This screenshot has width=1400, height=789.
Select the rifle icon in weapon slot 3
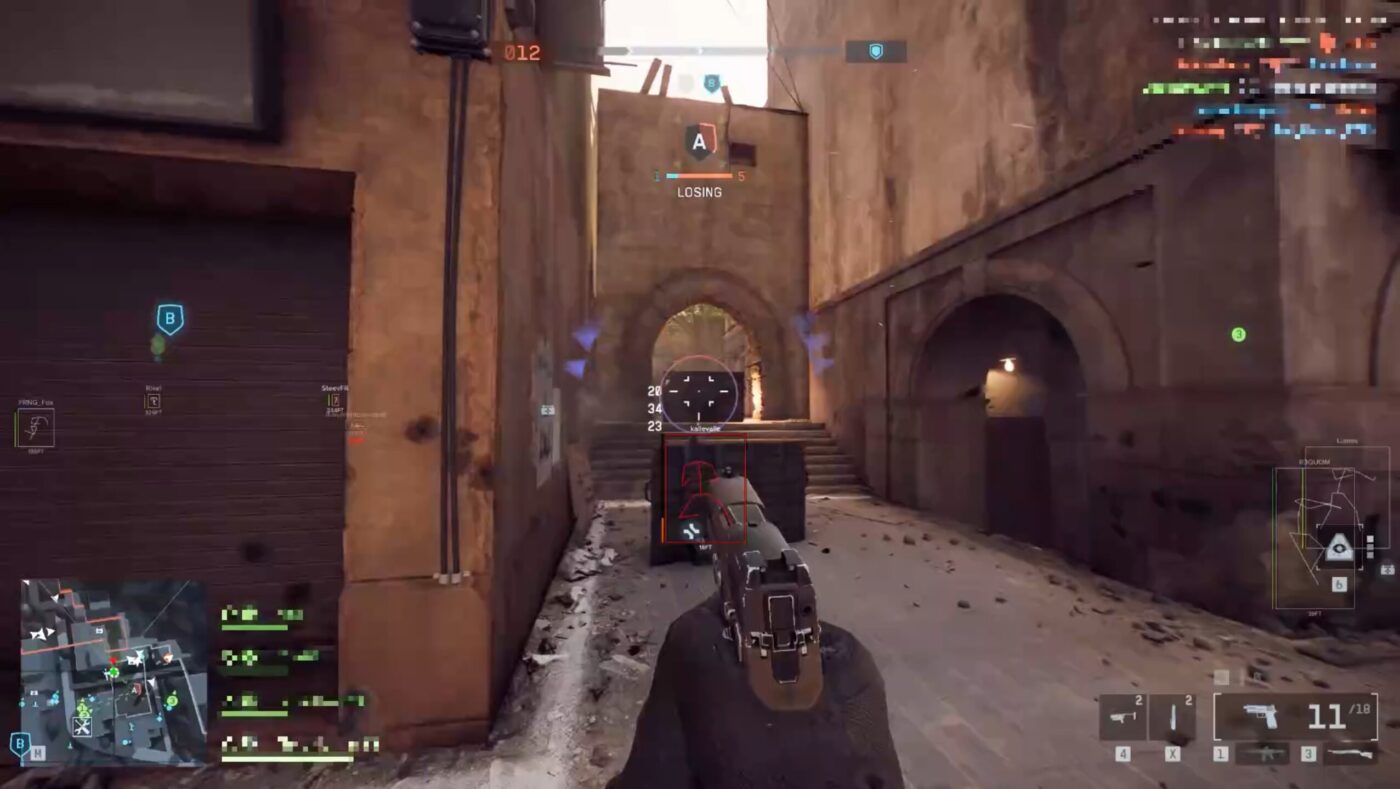(x=1350, y=753)
